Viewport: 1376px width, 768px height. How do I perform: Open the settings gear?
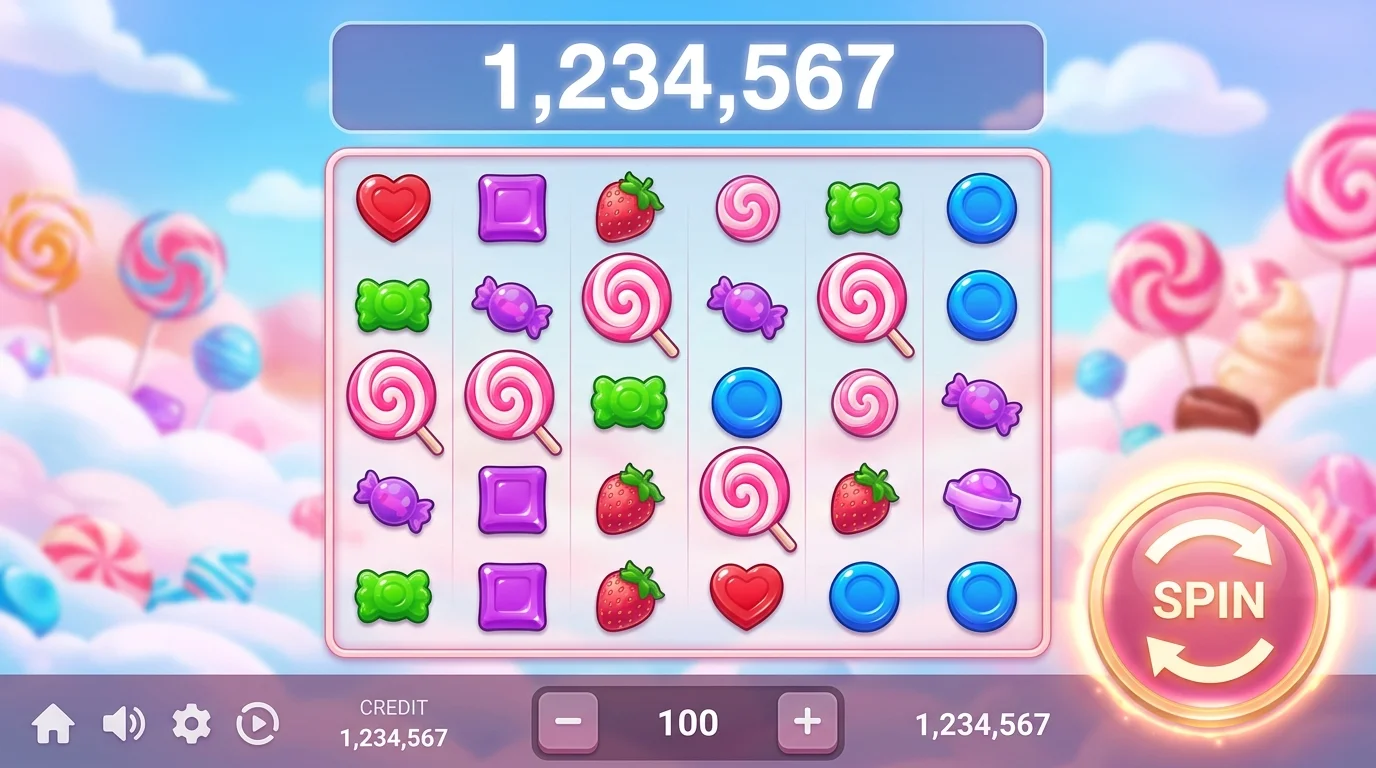tap(190, 722)
